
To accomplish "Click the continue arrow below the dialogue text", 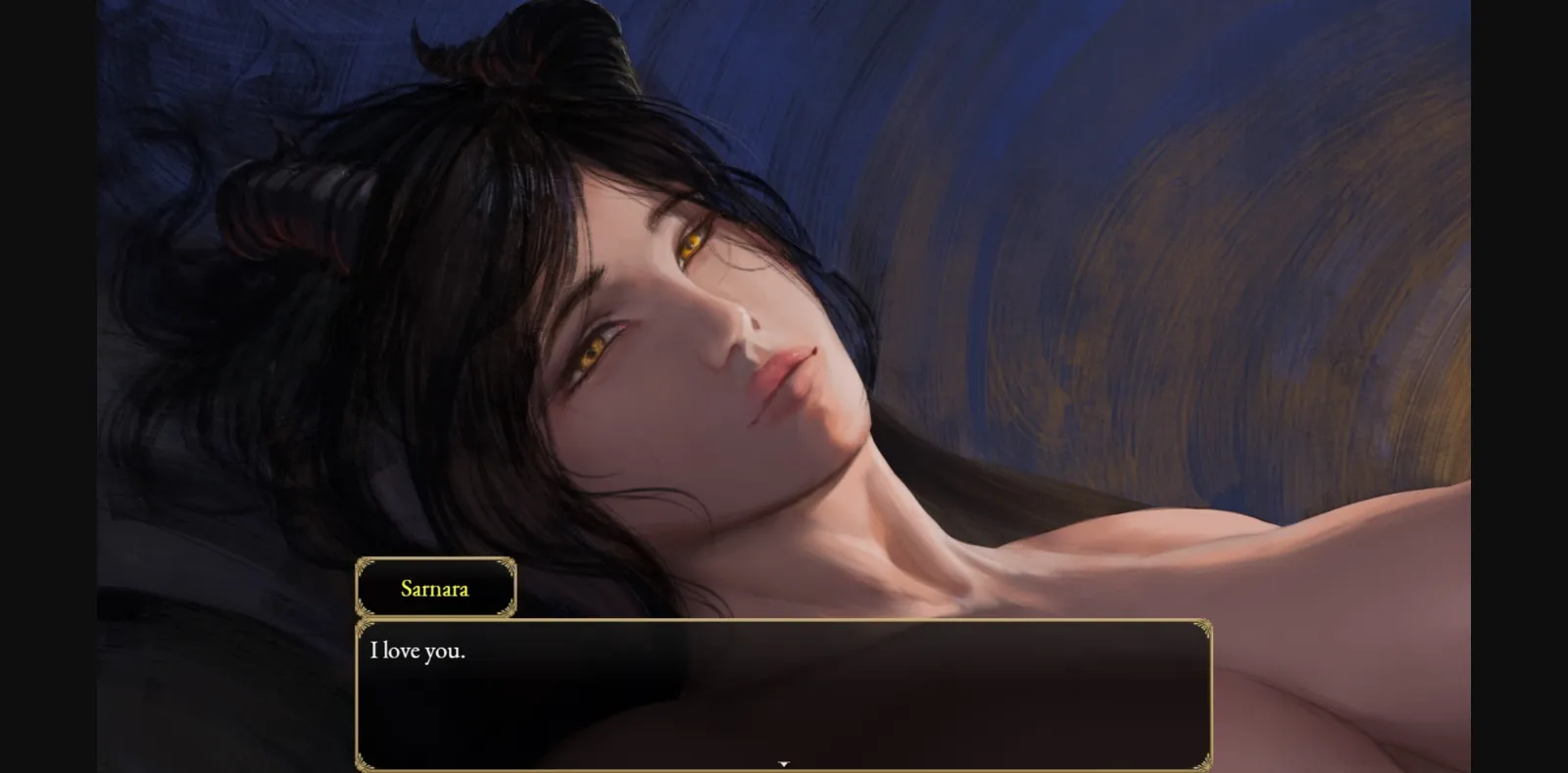I will tap(784, 760).
